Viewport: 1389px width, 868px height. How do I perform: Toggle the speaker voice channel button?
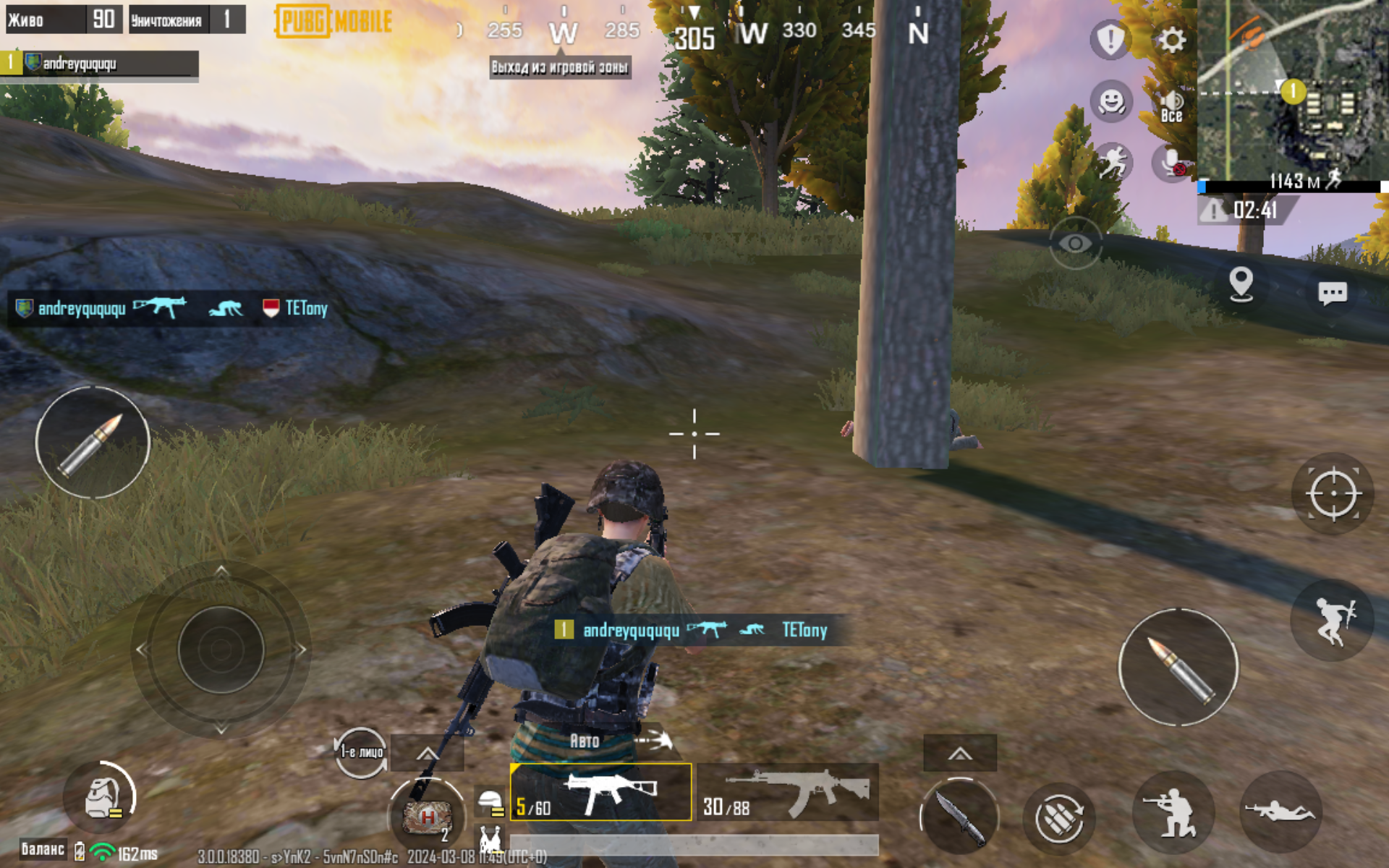point(1171,106)
